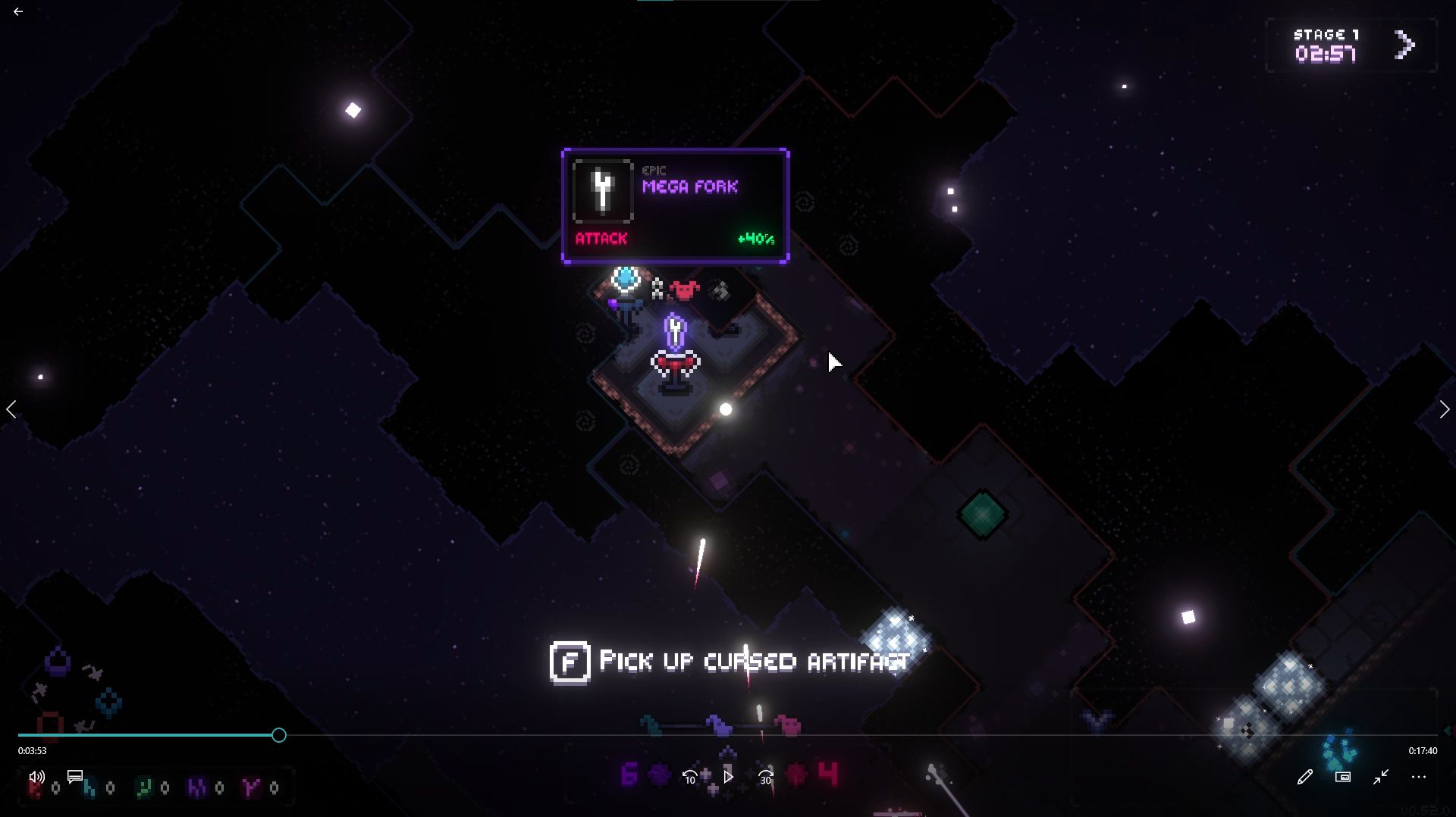Exit fullscreen using the shrink arrows icon
This screenshot has width=1456, height=817.
(x=1381, y=777)
